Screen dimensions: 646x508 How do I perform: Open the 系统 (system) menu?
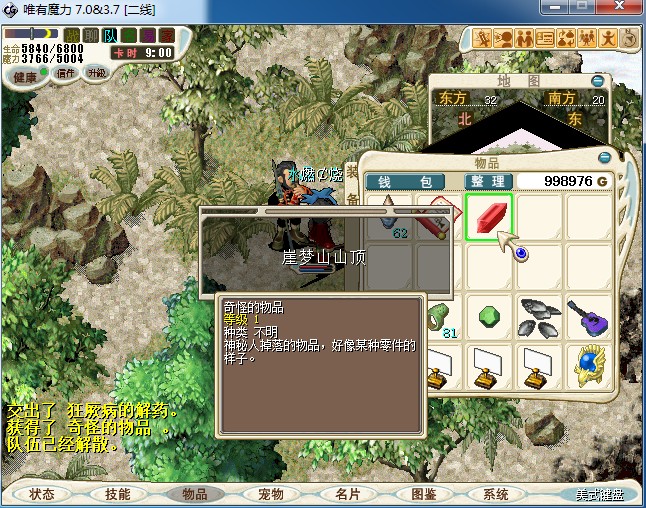pyautogui.click(x=495, y=494)
